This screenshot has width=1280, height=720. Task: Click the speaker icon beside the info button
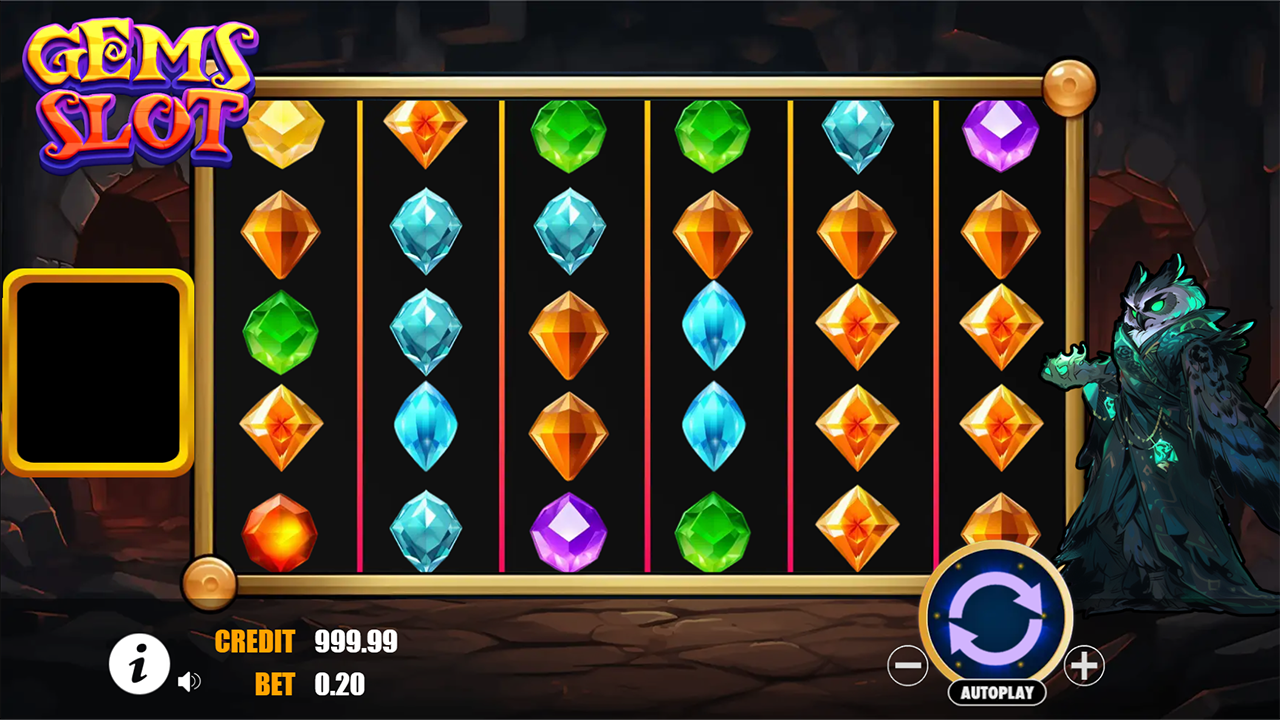point(191,681)
